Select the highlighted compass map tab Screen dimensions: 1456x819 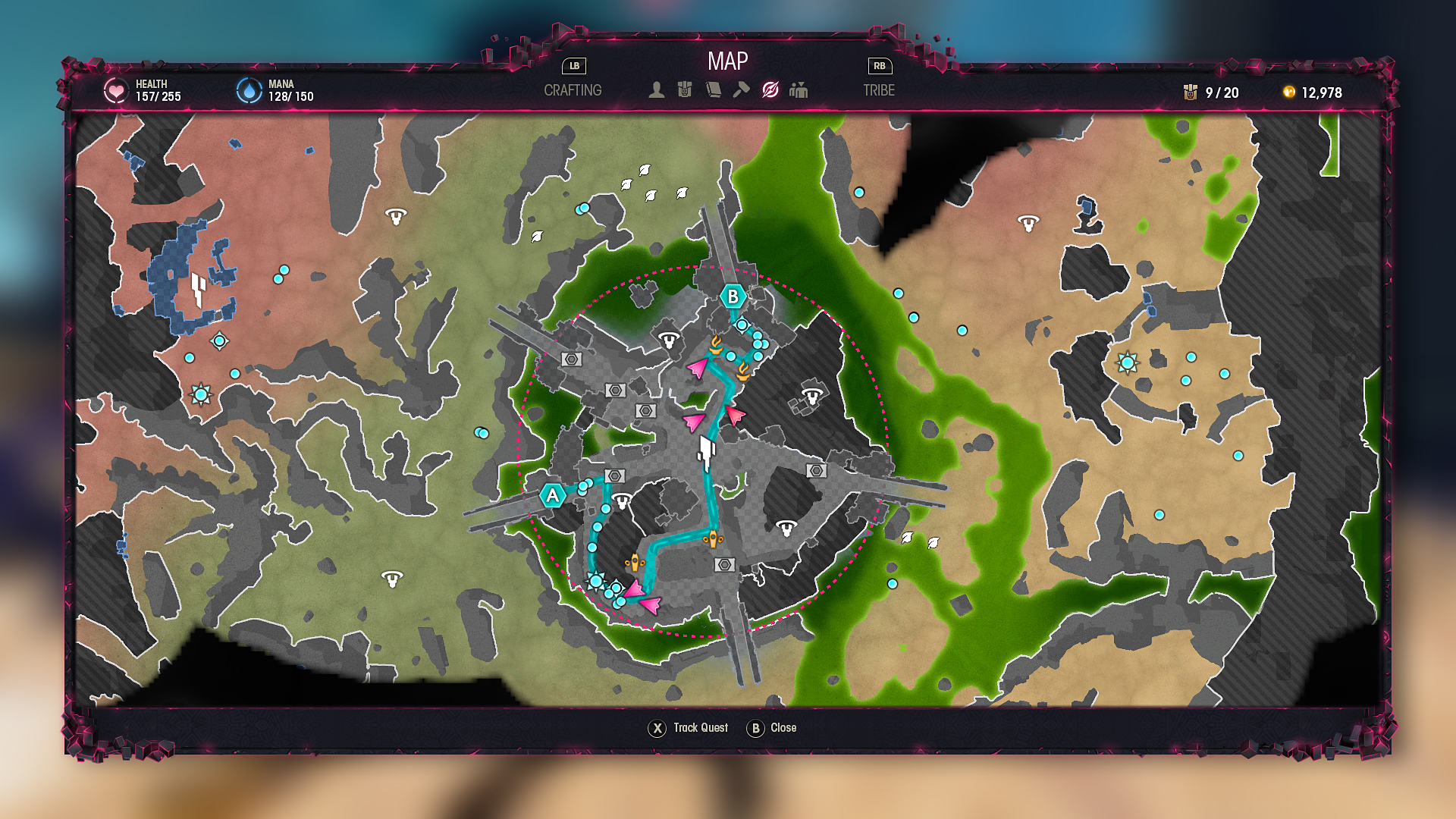click(770, 90)
